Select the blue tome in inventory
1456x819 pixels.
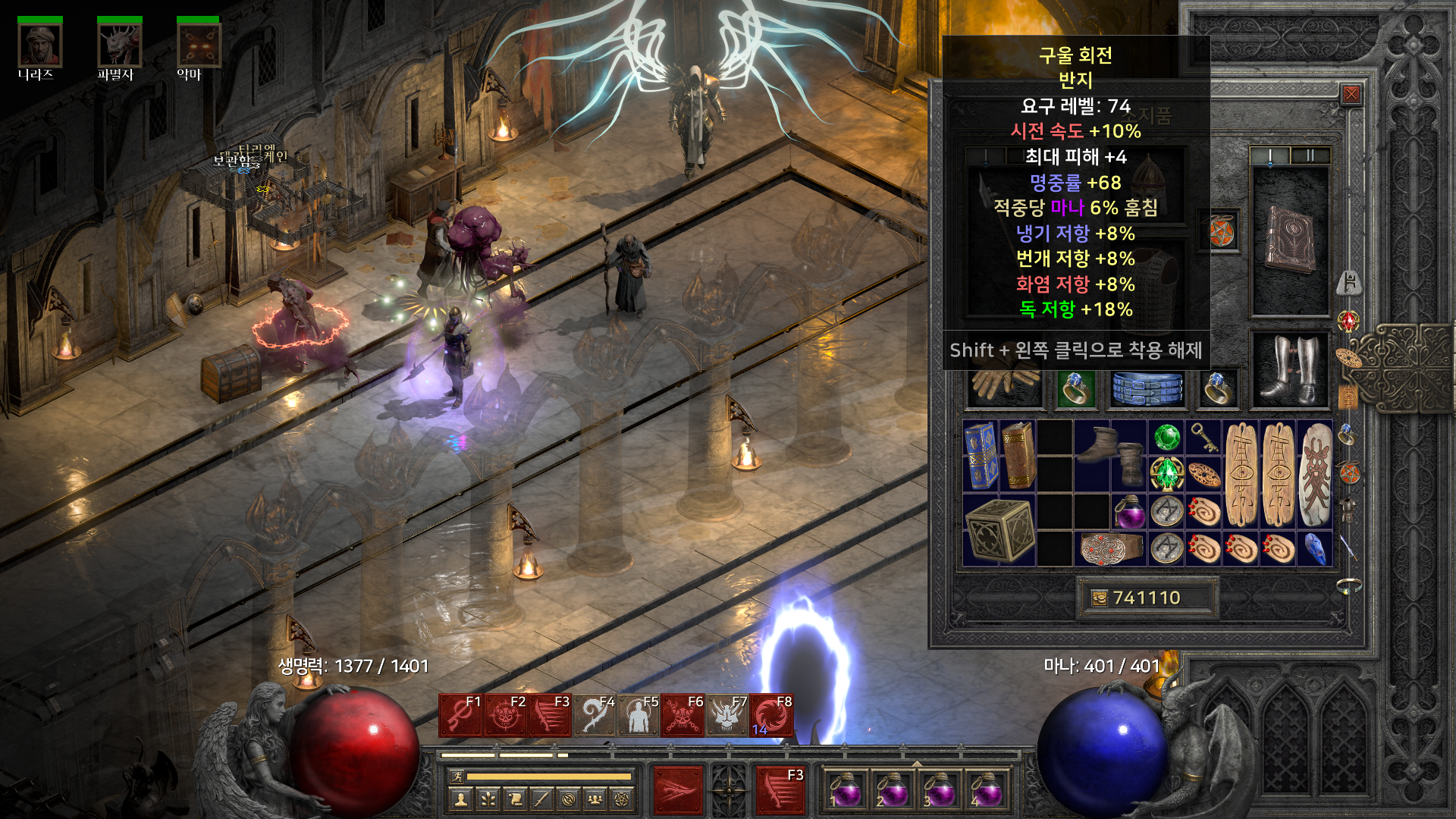click(981, 455)
